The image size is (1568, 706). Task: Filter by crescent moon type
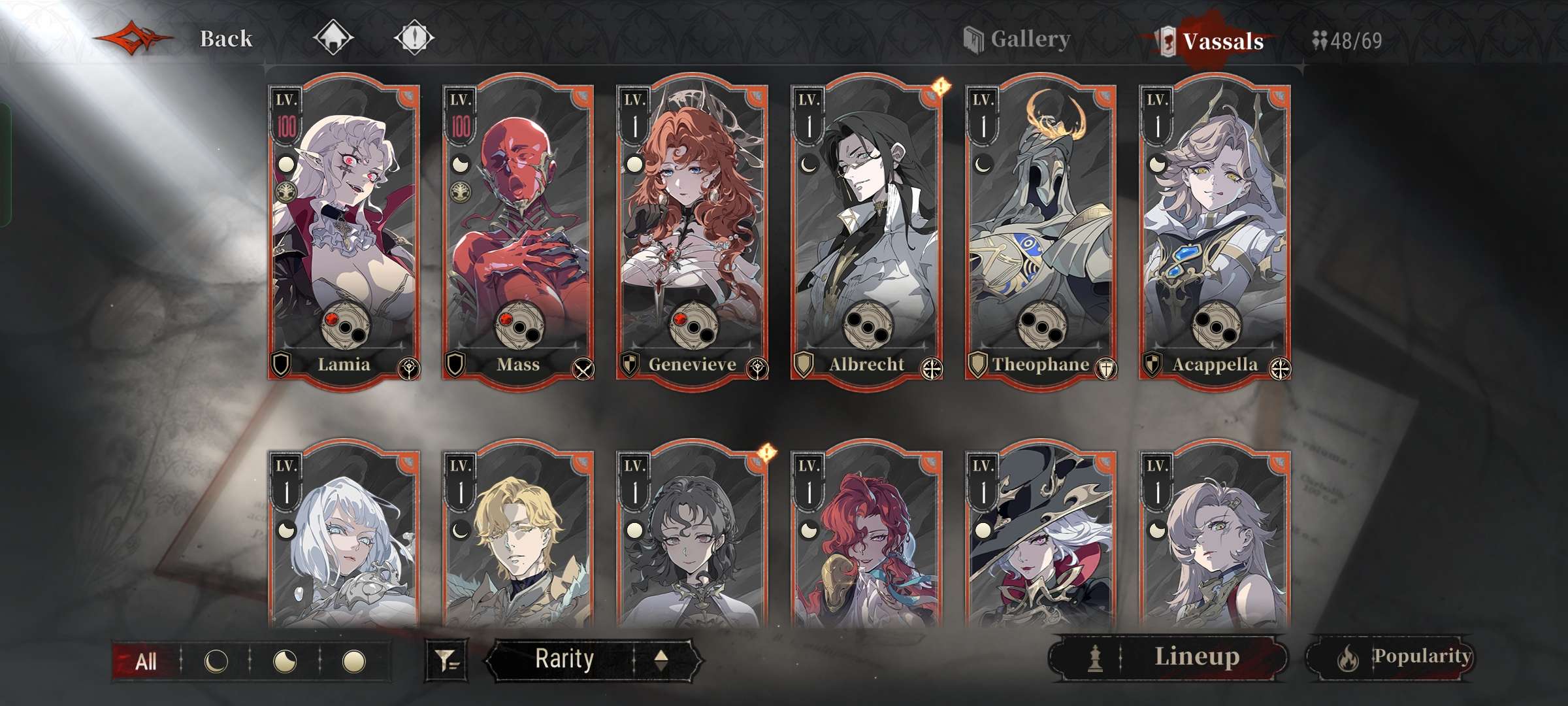coord(216,662)
